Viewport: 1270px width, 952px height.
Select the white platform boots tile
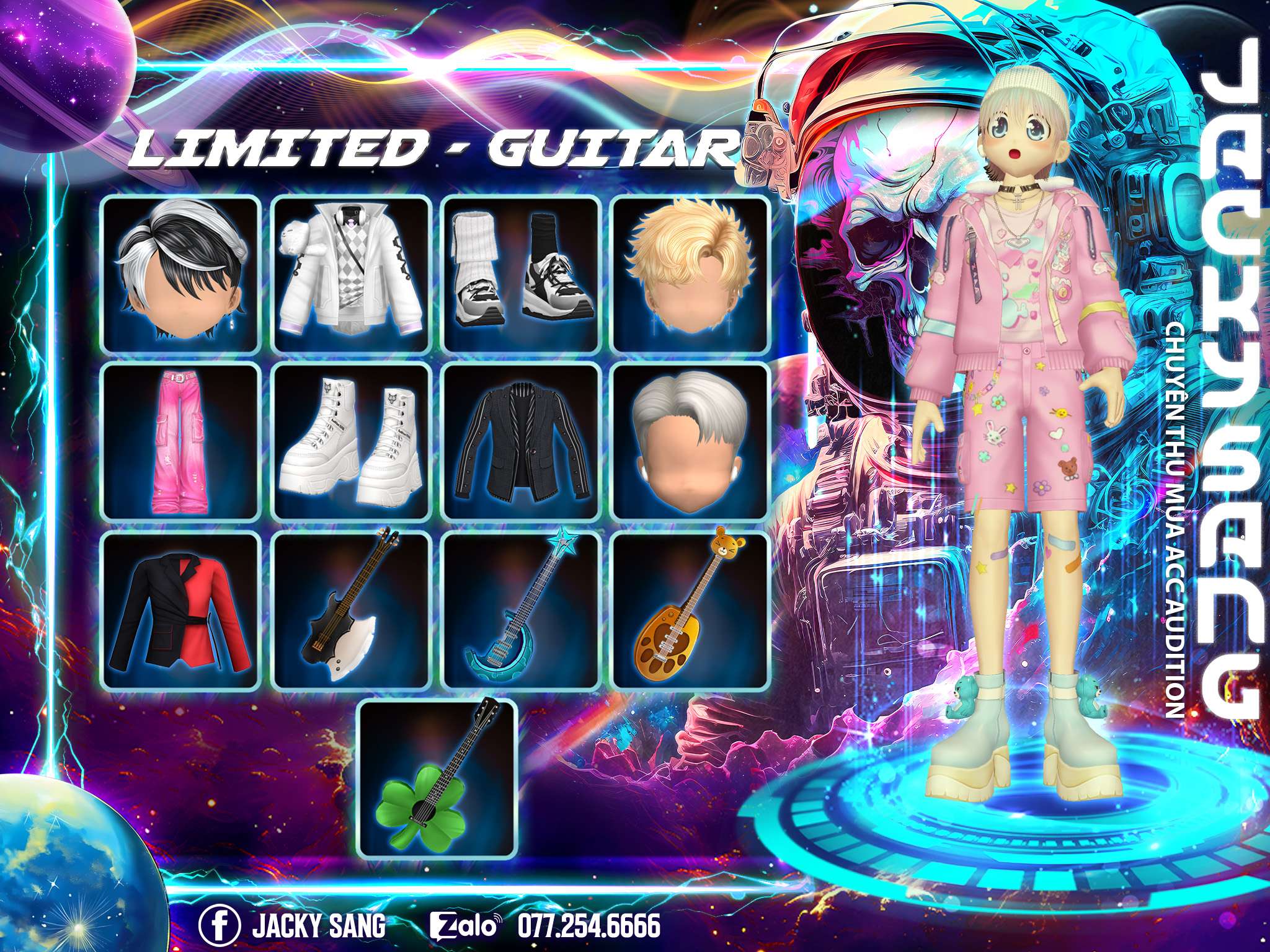click(x=352, y=441)
